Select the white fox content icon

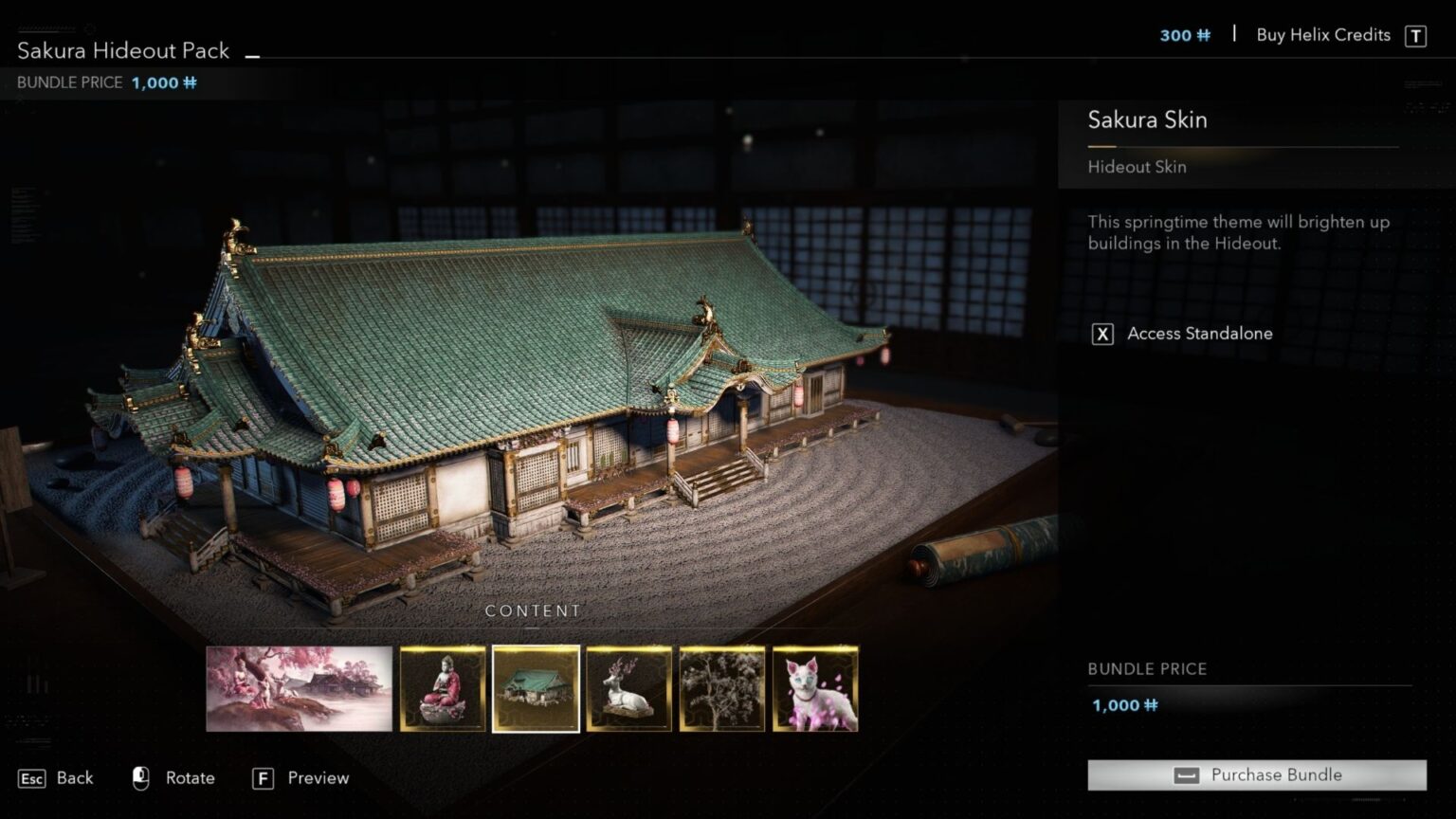pyautogui.click(x=814, y=688)
